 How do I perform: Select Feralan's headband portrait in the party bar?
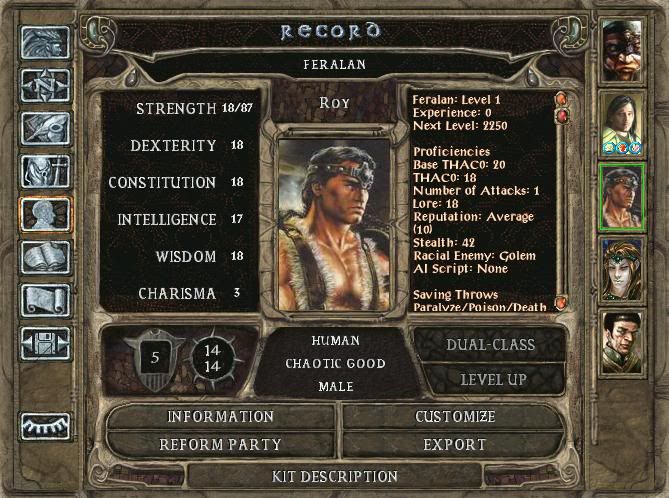click(x=621, y=197)
